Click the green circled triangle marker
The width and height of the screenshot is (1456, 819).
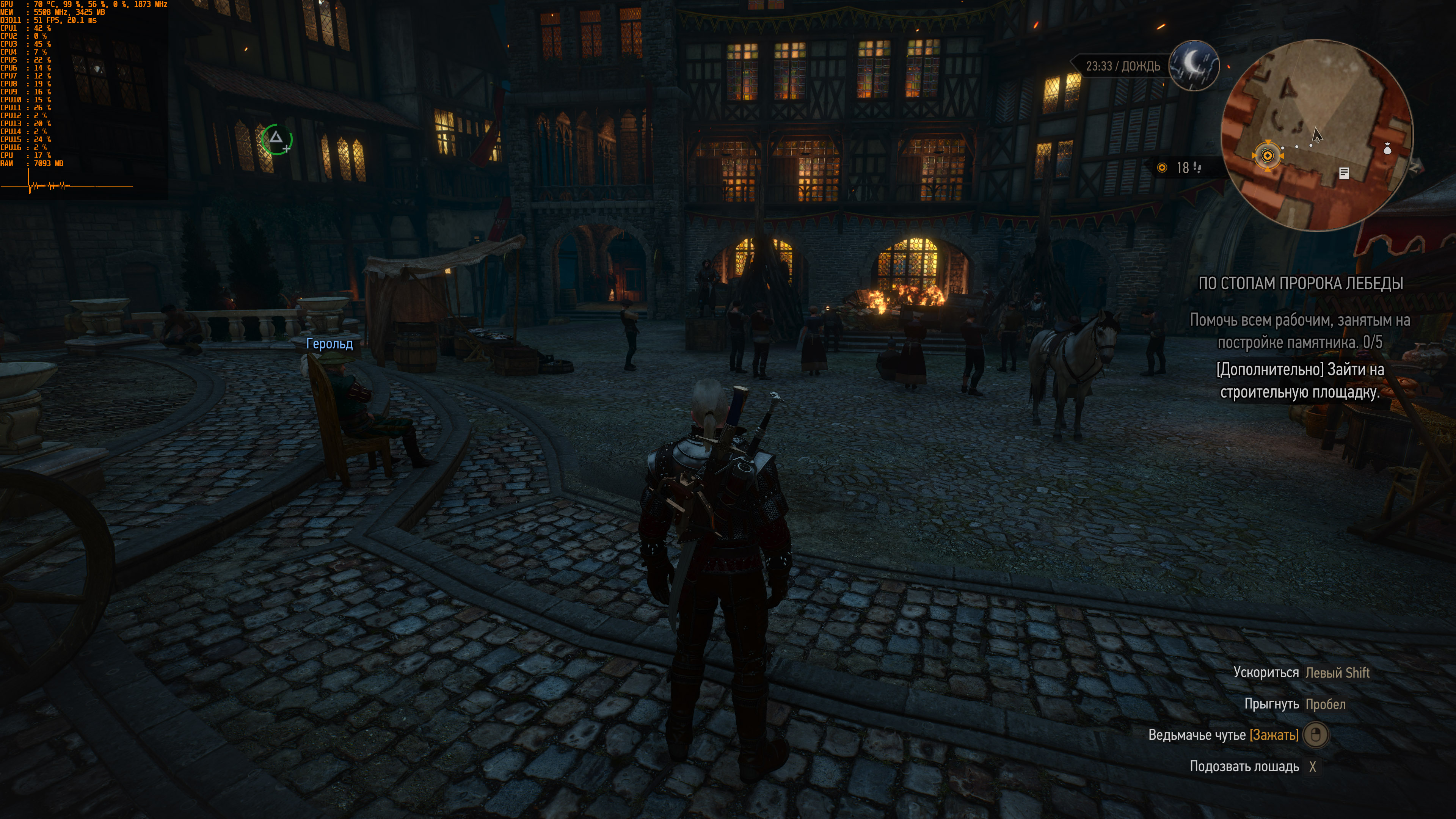tap(276, 139)
